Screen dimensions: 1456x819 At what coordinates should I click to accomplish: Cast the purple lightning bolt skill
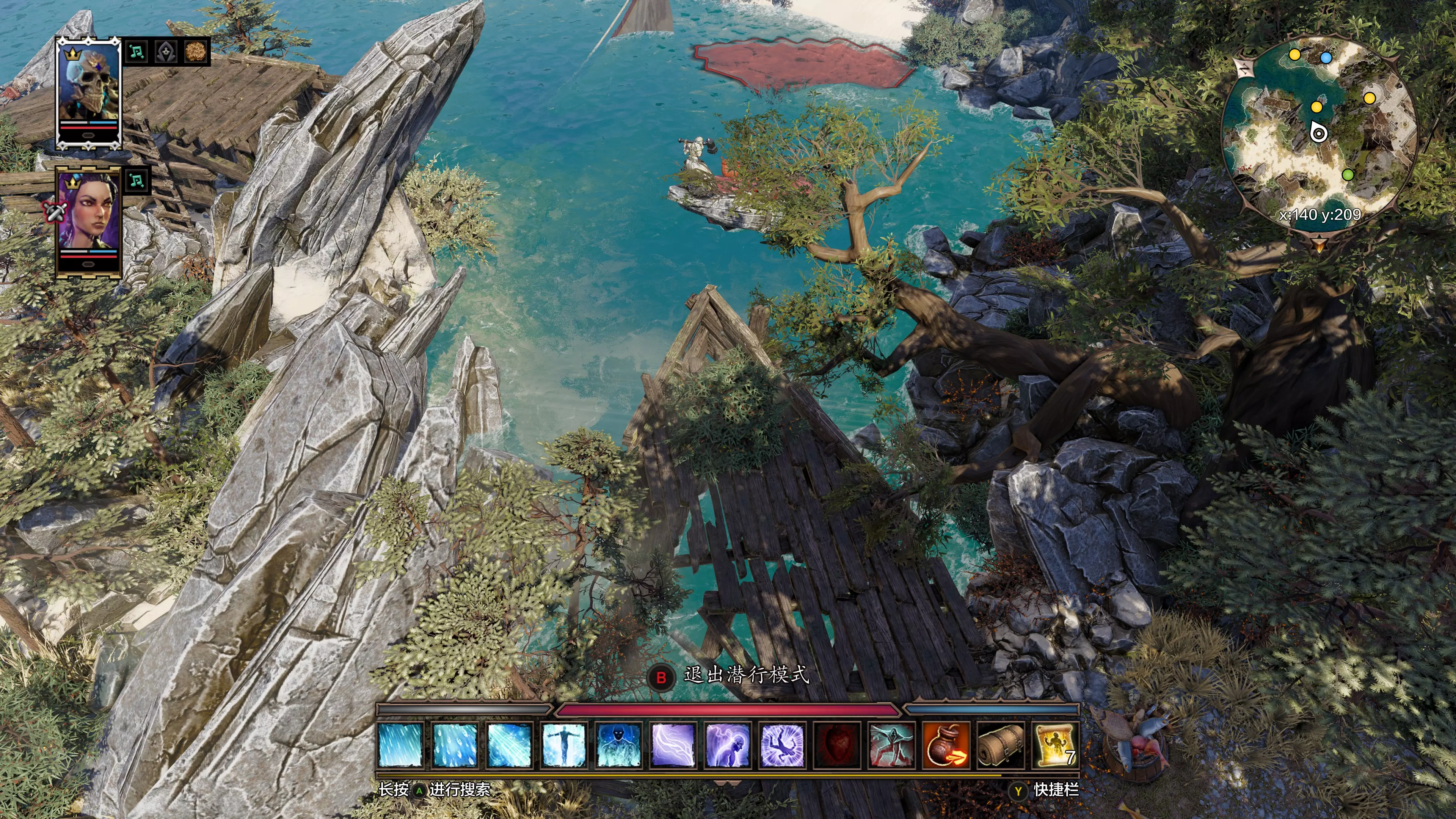click(x=673, y=745)
